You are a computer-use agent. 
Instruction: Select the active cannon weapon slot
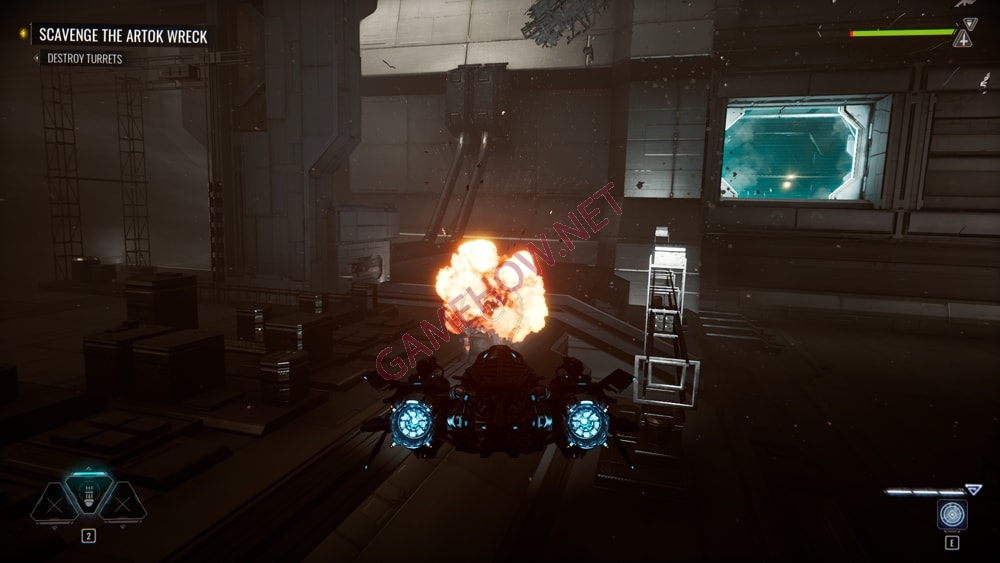click(x=88, y=494)
